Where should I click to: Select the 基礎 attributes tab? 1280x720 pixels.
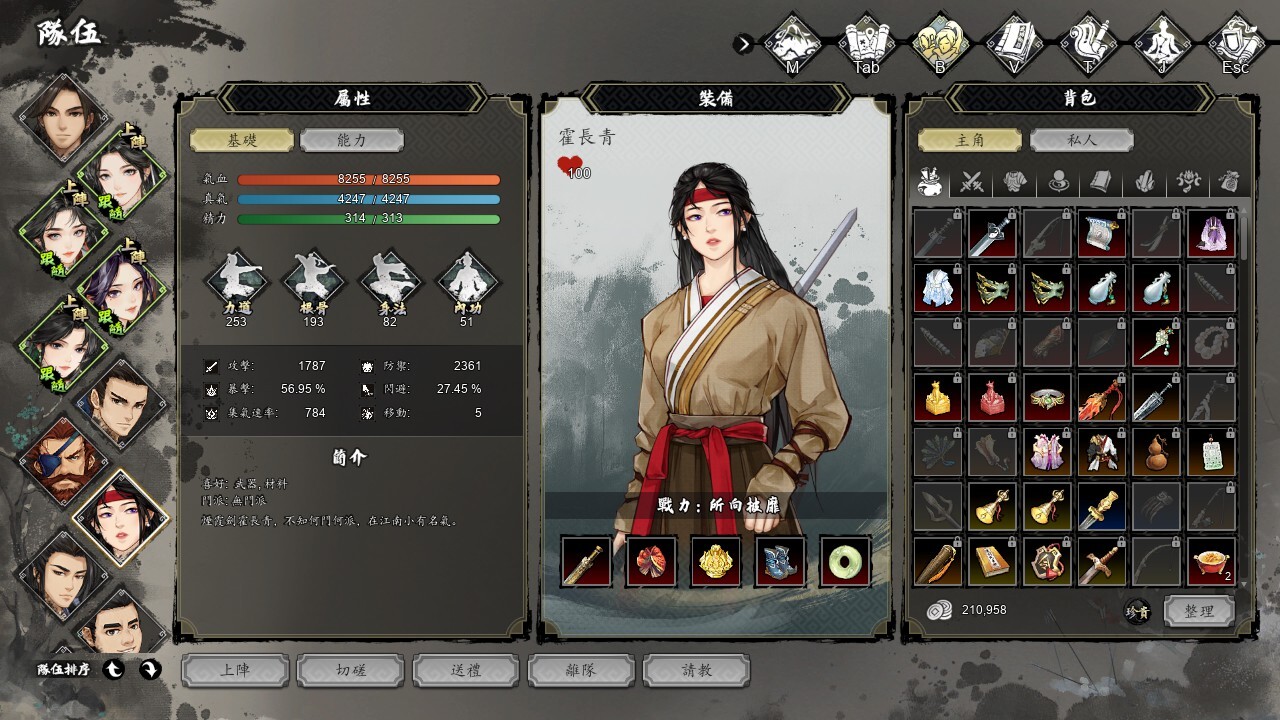coord(242,140)
